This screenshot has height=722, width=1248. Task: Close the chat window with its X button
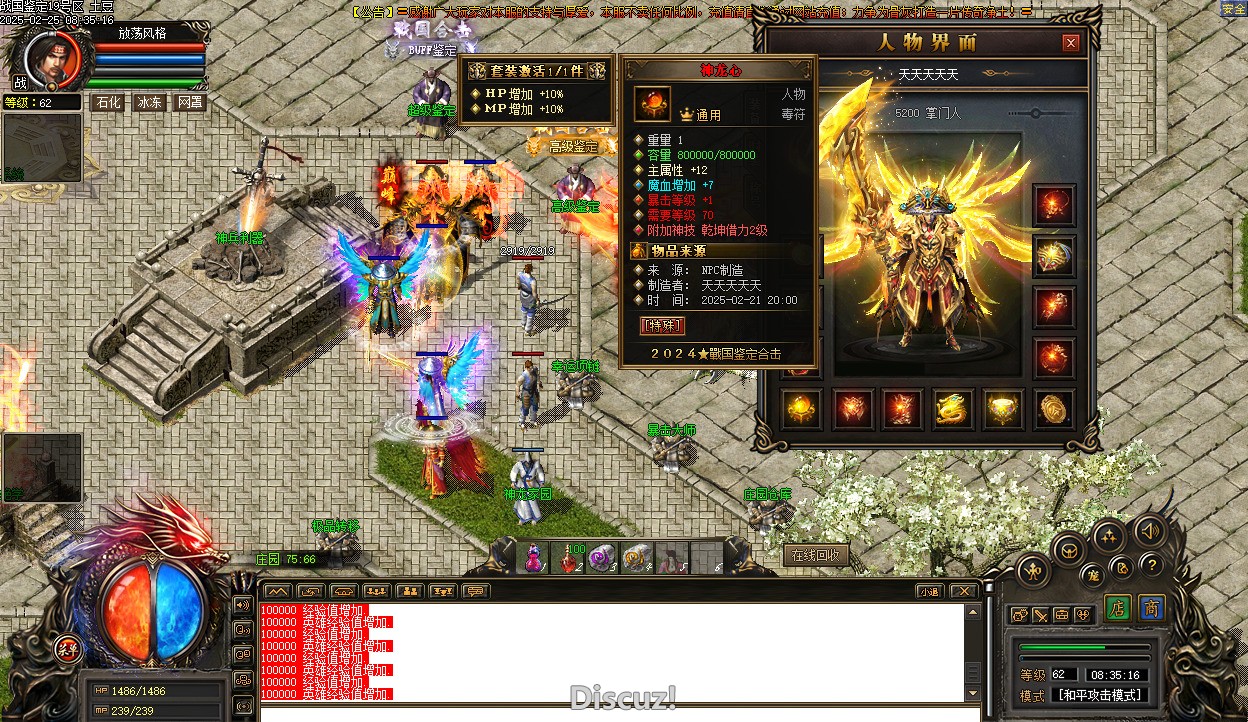[x=962, y=591]
